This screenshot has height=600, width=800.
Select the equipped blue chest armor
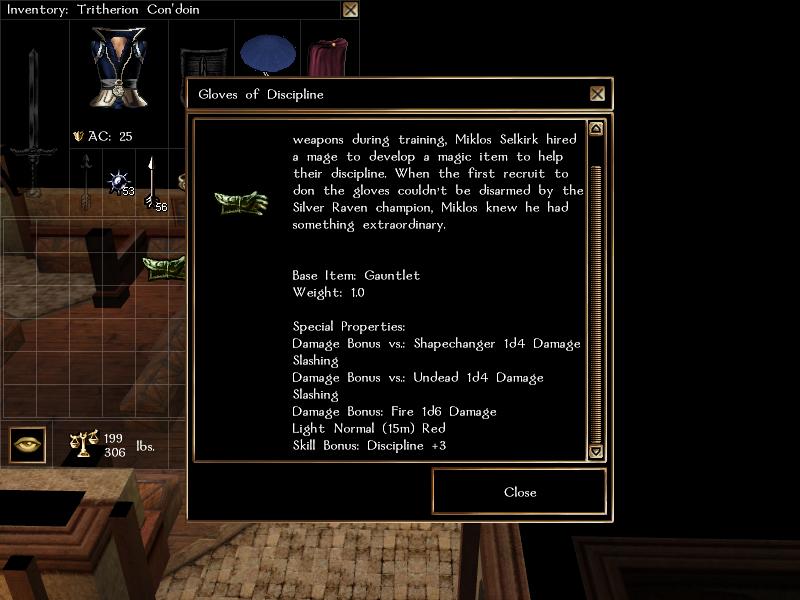[x=118, y=66]
